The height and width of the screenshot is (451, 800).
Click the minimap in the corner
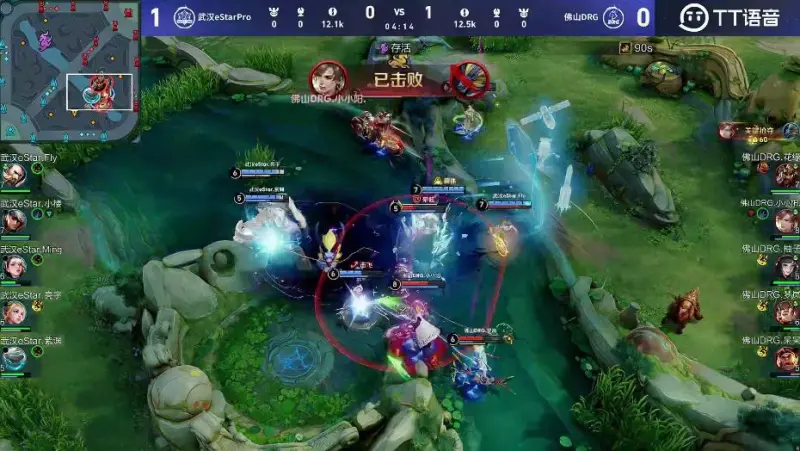click(68, 70)
